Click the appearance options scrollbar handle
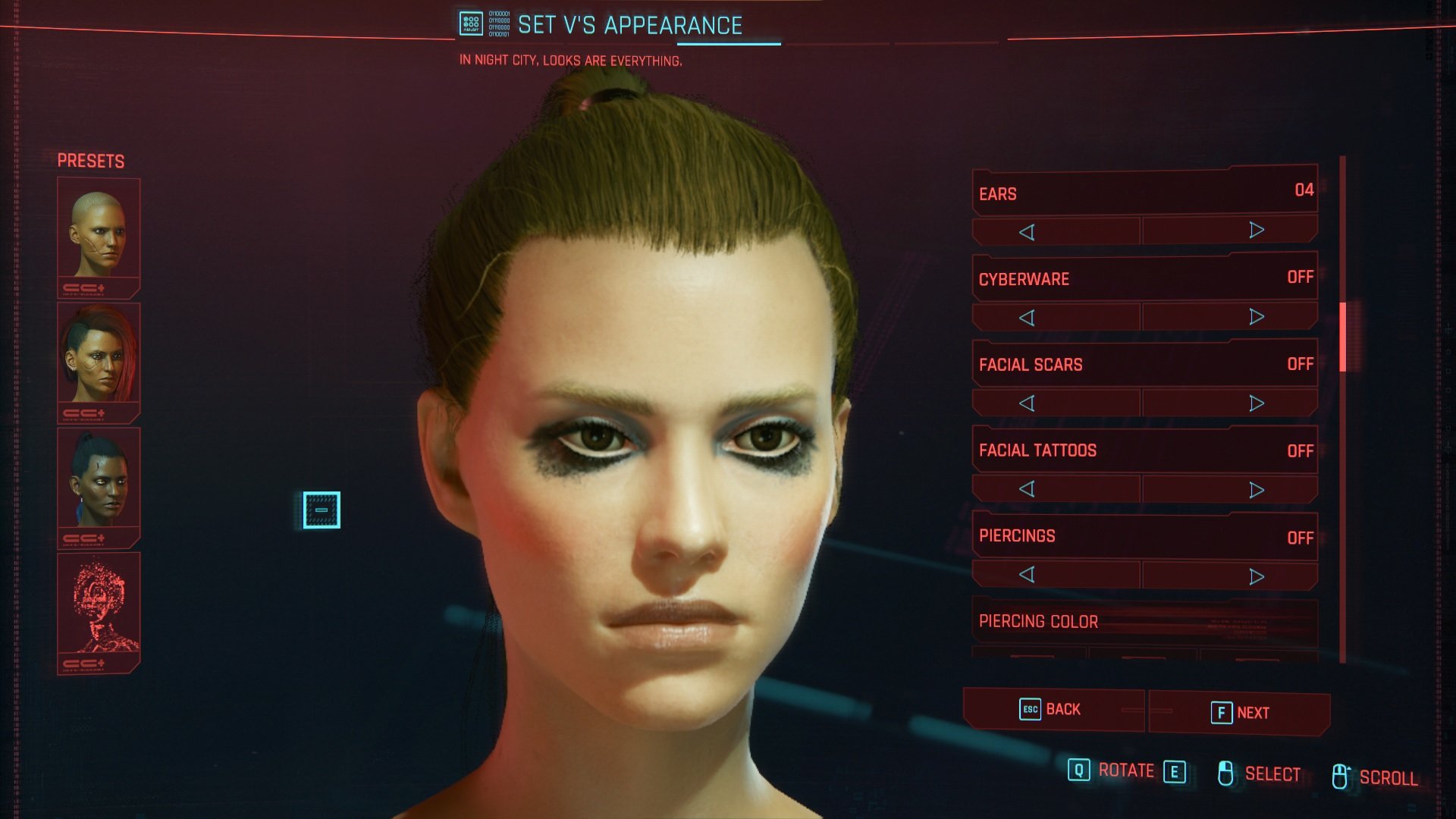This screenshot has width=1456, height=819. [1342, 337]
